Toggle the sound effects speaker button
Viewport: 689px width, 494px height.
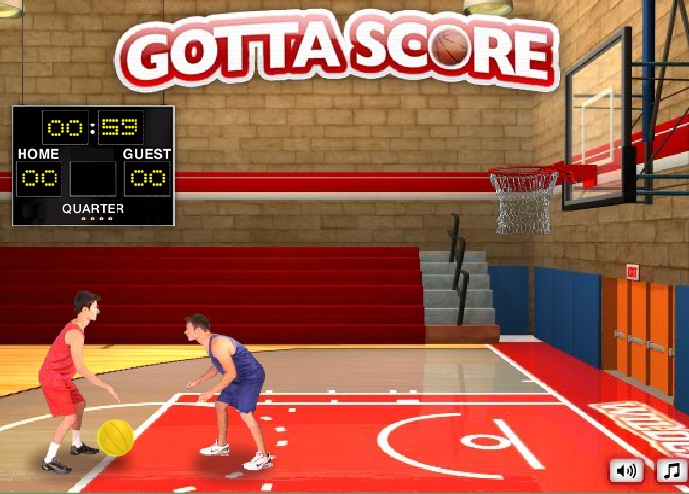point(627,469)
